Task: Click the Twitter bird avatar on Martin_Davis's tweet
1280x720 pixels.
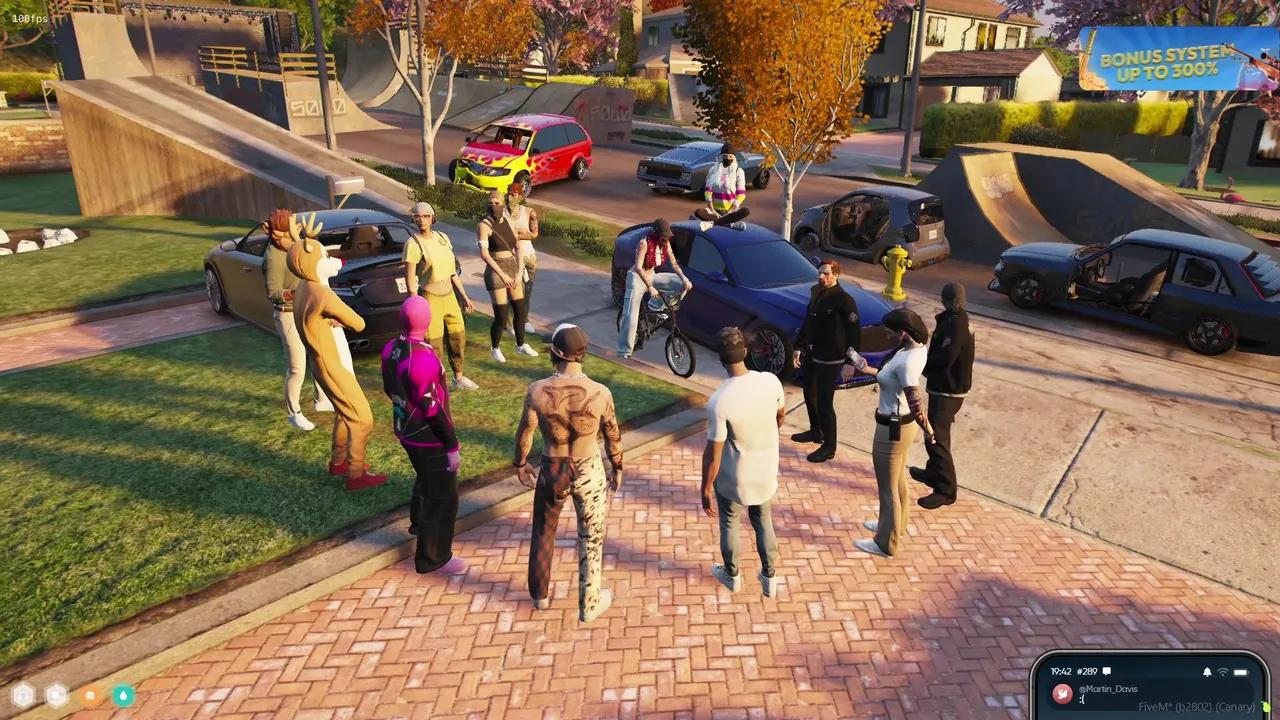Action: pos(1062,693)
